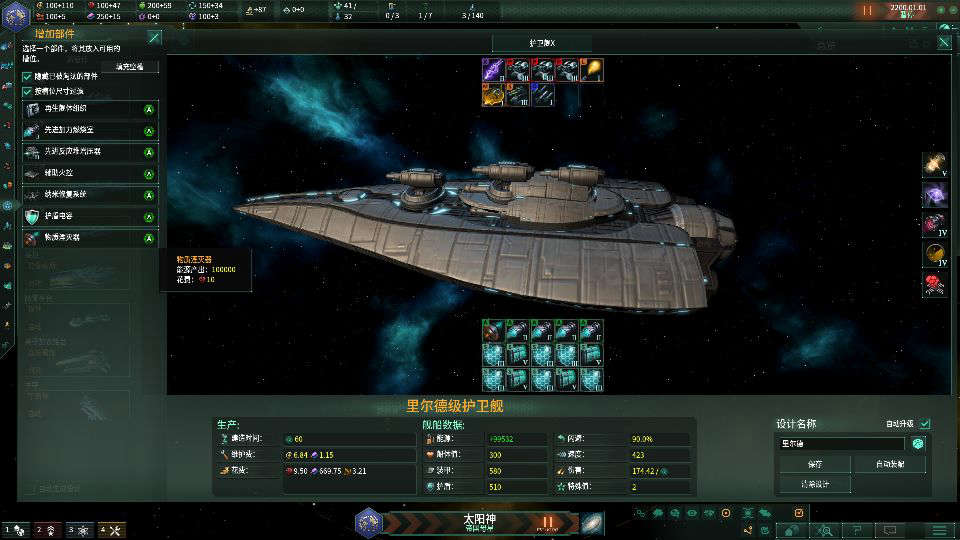The width and height of the screenshot is (960, 540).
Task: Toggle the 按槽位尺寸过滤 checkbox
Action: 28,91
